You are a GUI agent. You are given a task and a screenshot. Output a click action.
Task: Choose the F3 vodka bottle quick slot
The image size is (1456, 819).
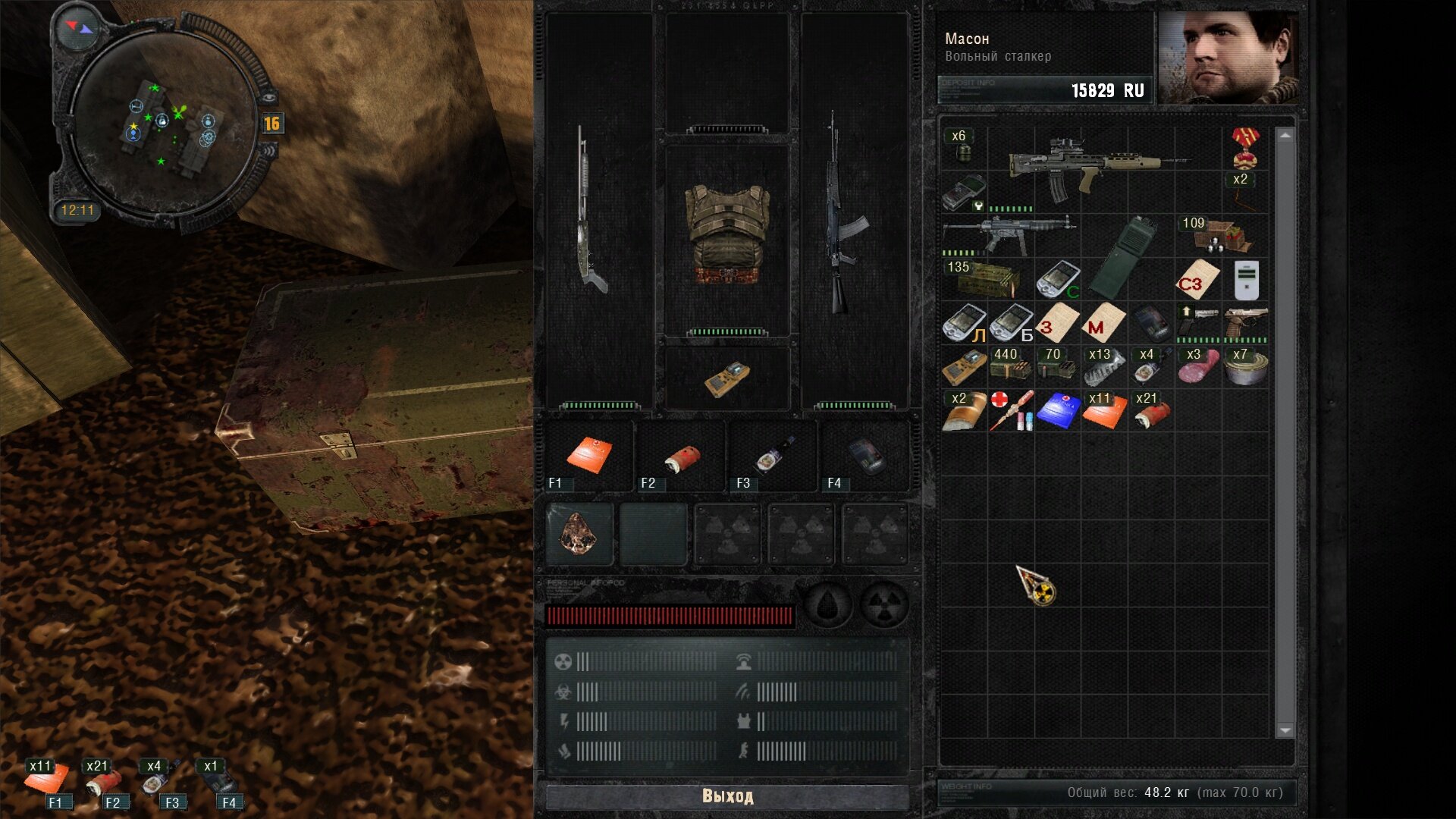pos(773,456)
